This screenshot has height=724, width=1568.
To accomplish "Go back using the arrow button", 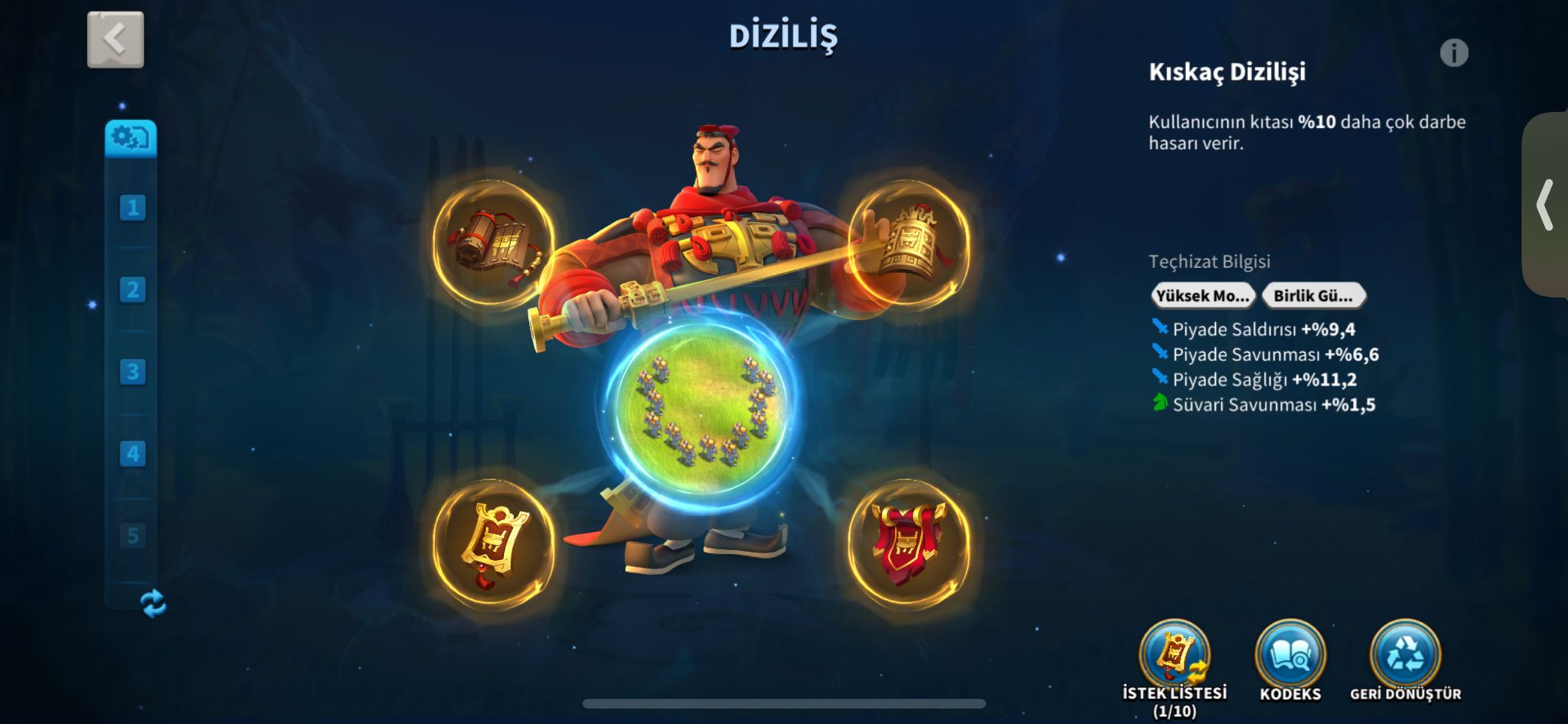I will (x=116, y=40).
